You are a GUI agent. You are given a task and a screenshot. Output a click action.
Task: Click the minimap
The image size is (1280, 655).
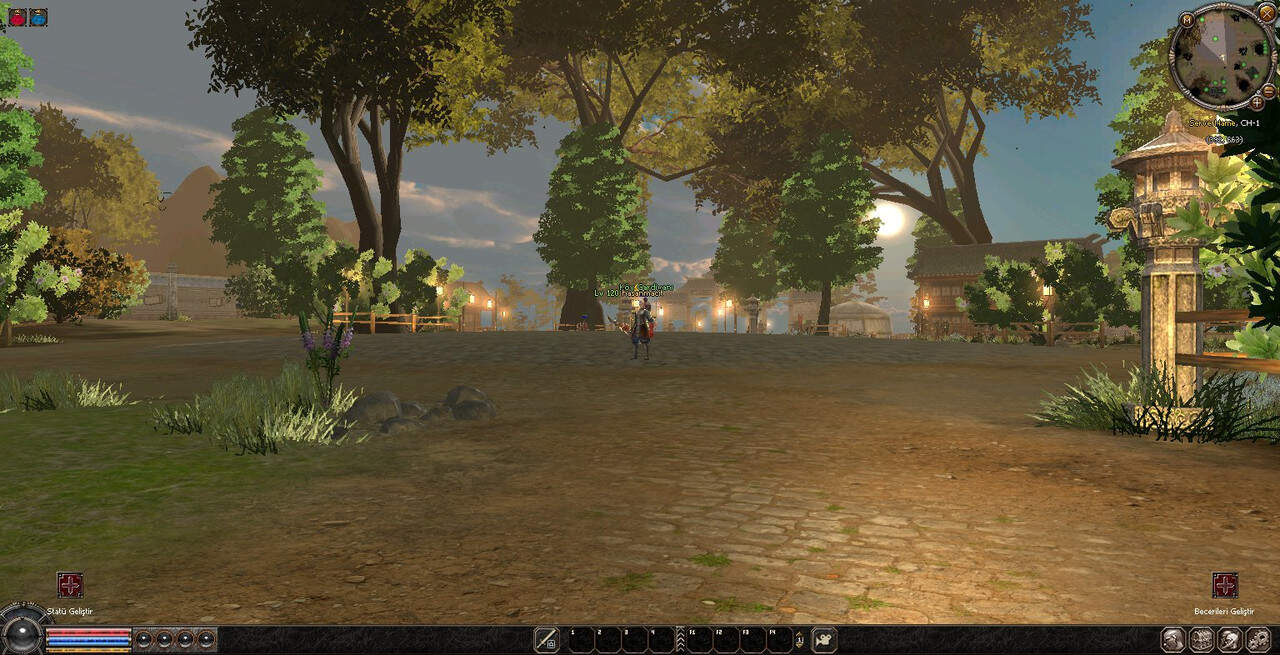(1222, 55)
